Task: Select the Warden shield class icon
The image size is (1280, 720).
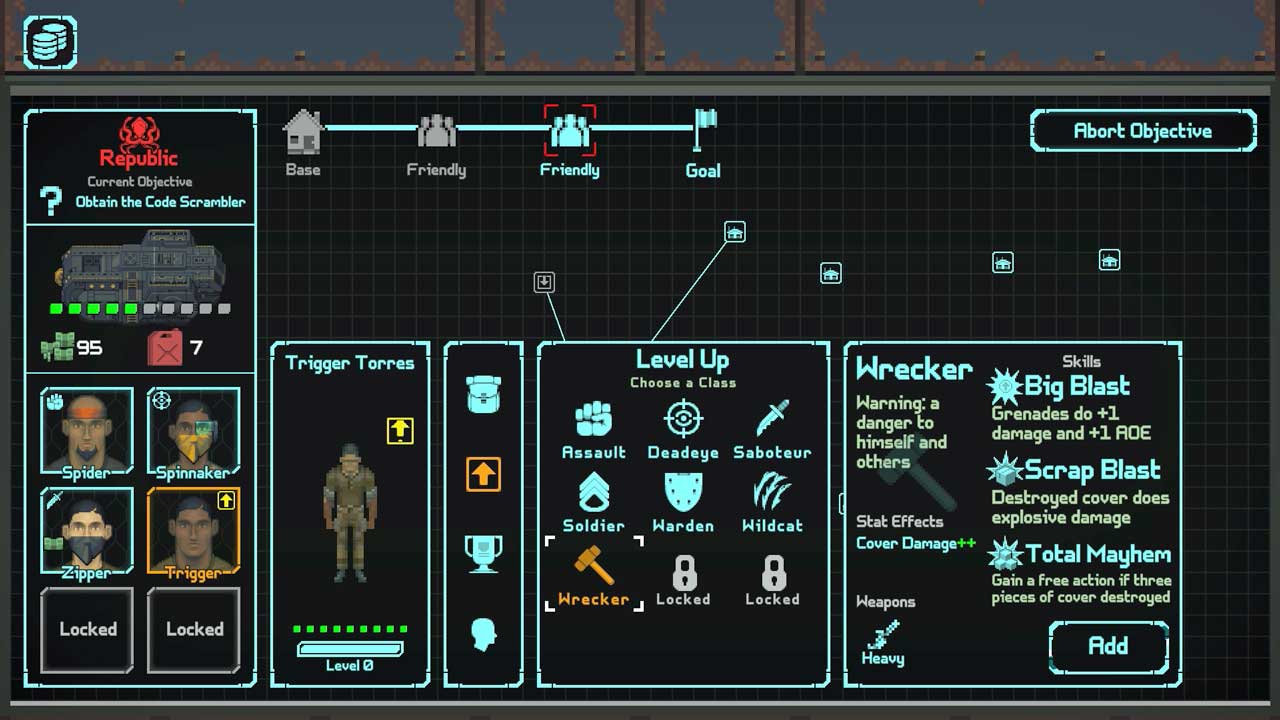Action: [x=683, y=492]
